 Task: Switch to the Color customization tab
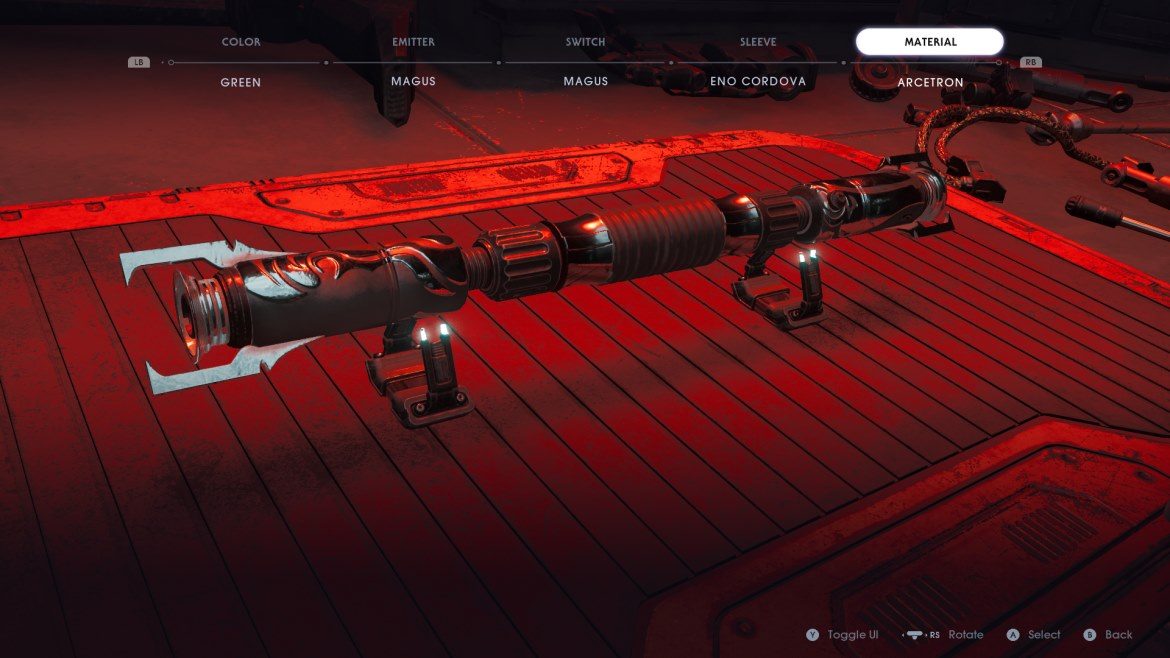[x=241, y=42]
